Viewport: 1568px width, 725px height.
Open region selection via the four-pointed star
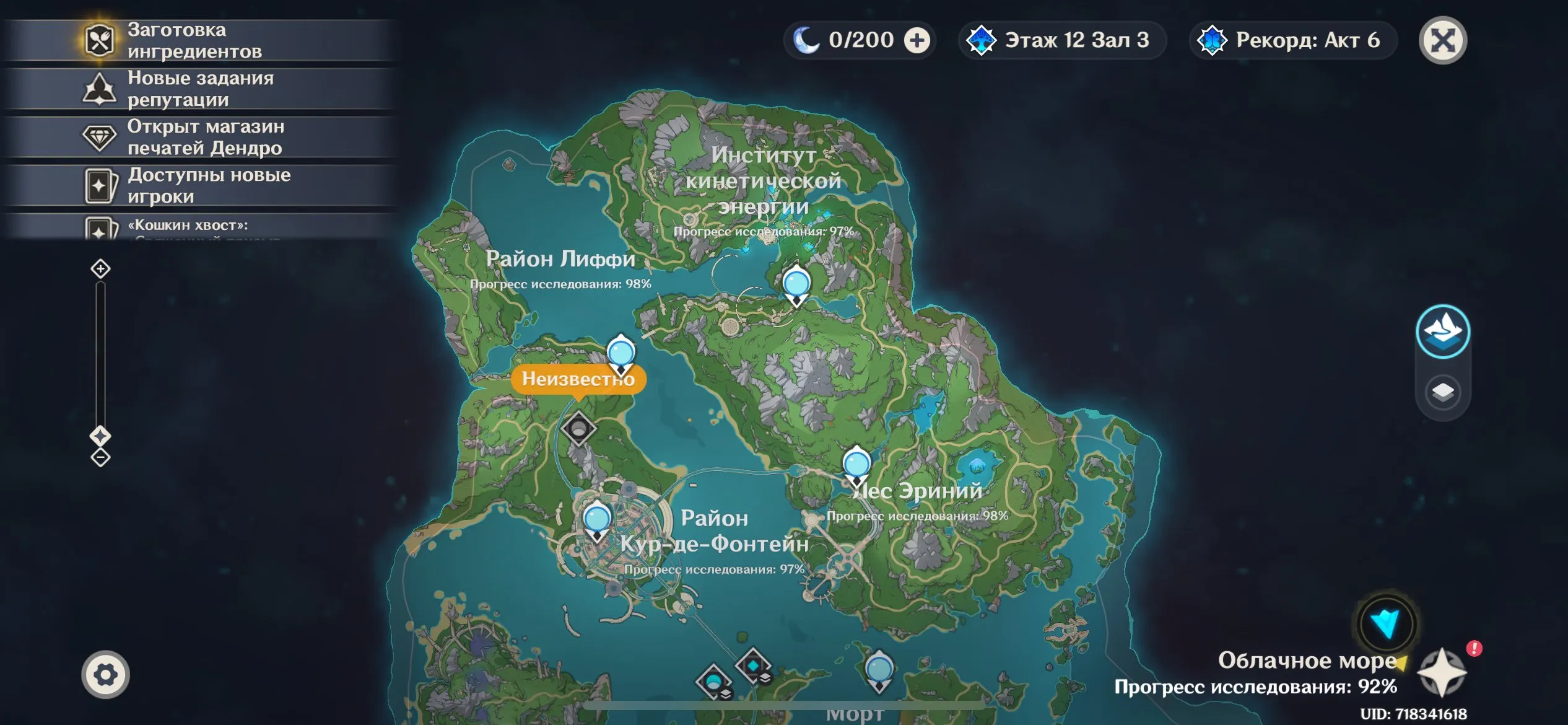1442,673
